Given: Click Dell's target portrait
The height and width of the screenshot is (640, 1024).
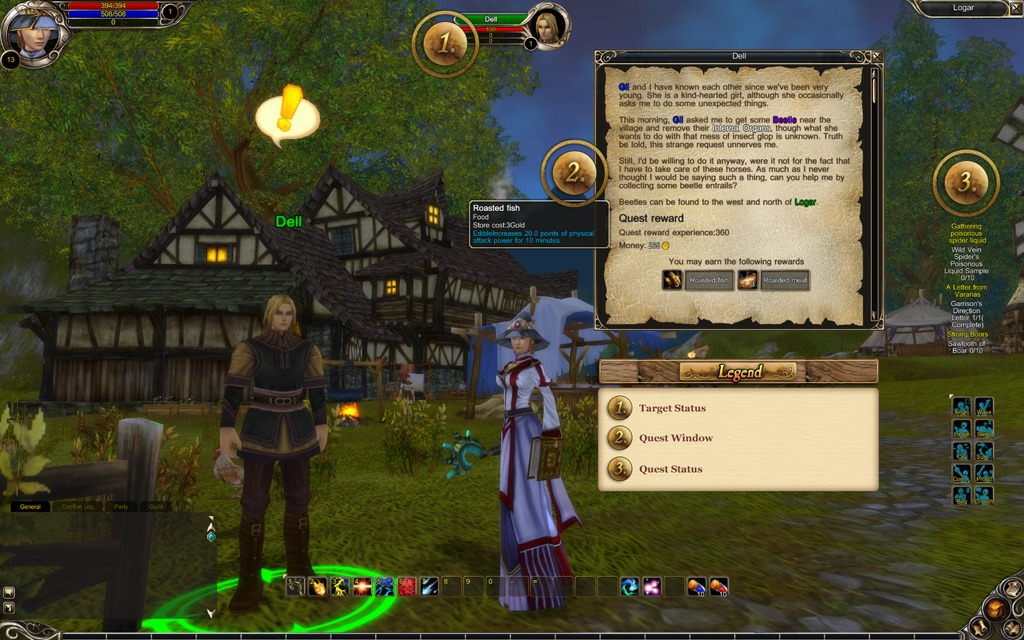Looking at the screenshot, I should click(549, 26).
